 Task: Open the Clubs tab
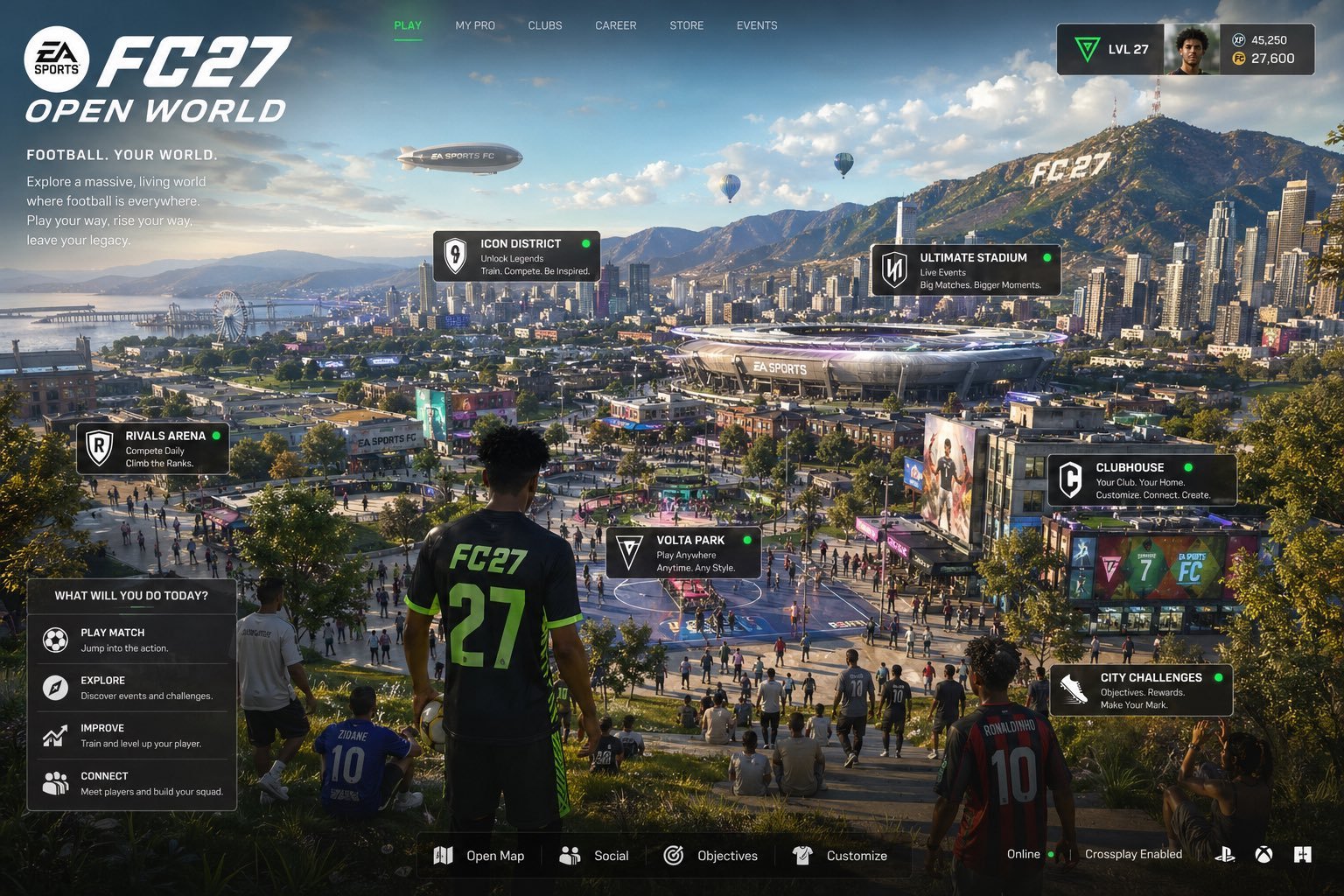point(545,25)
